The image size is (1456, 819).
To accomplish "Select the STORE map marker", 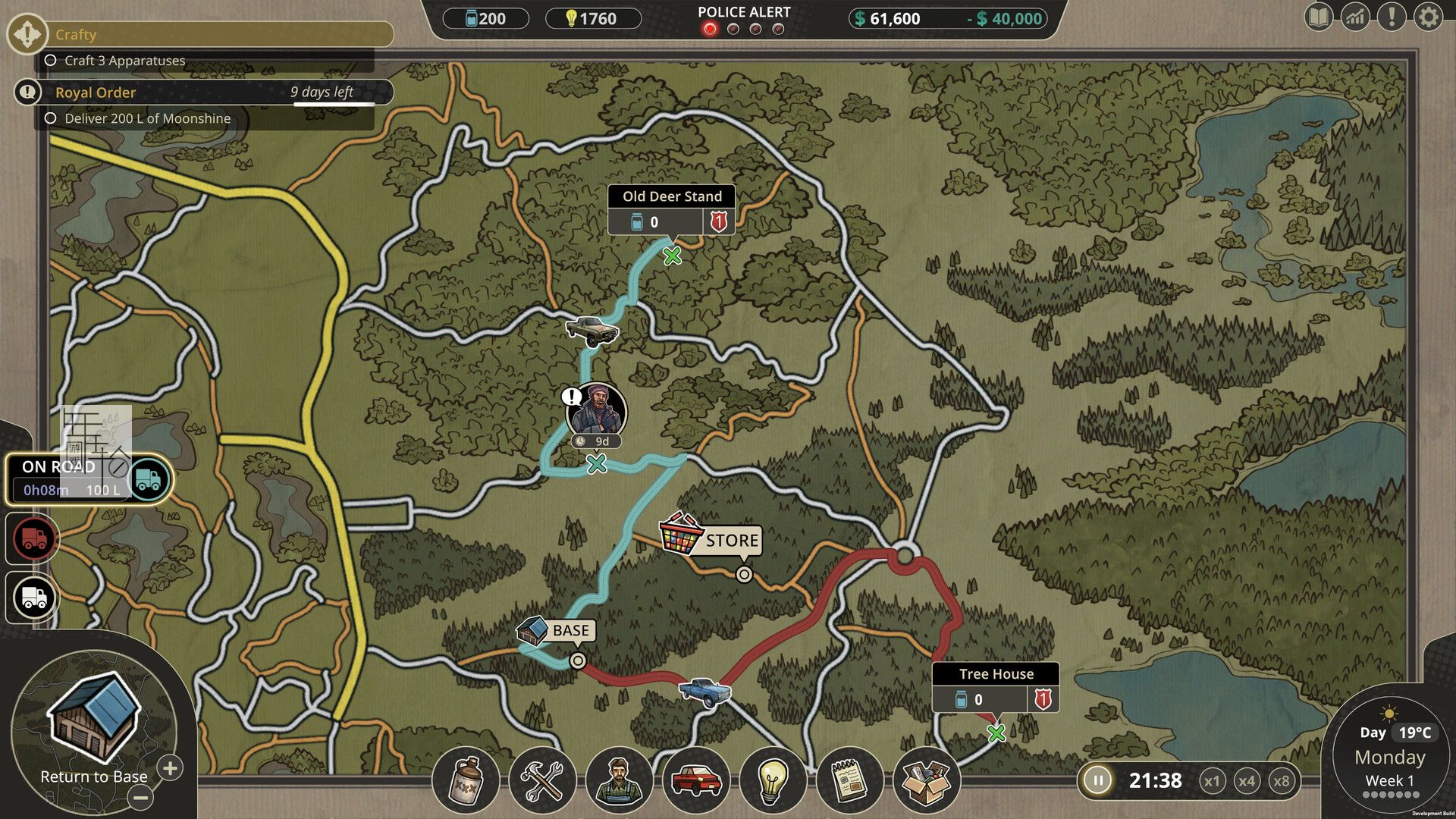I will click(711, 540).
